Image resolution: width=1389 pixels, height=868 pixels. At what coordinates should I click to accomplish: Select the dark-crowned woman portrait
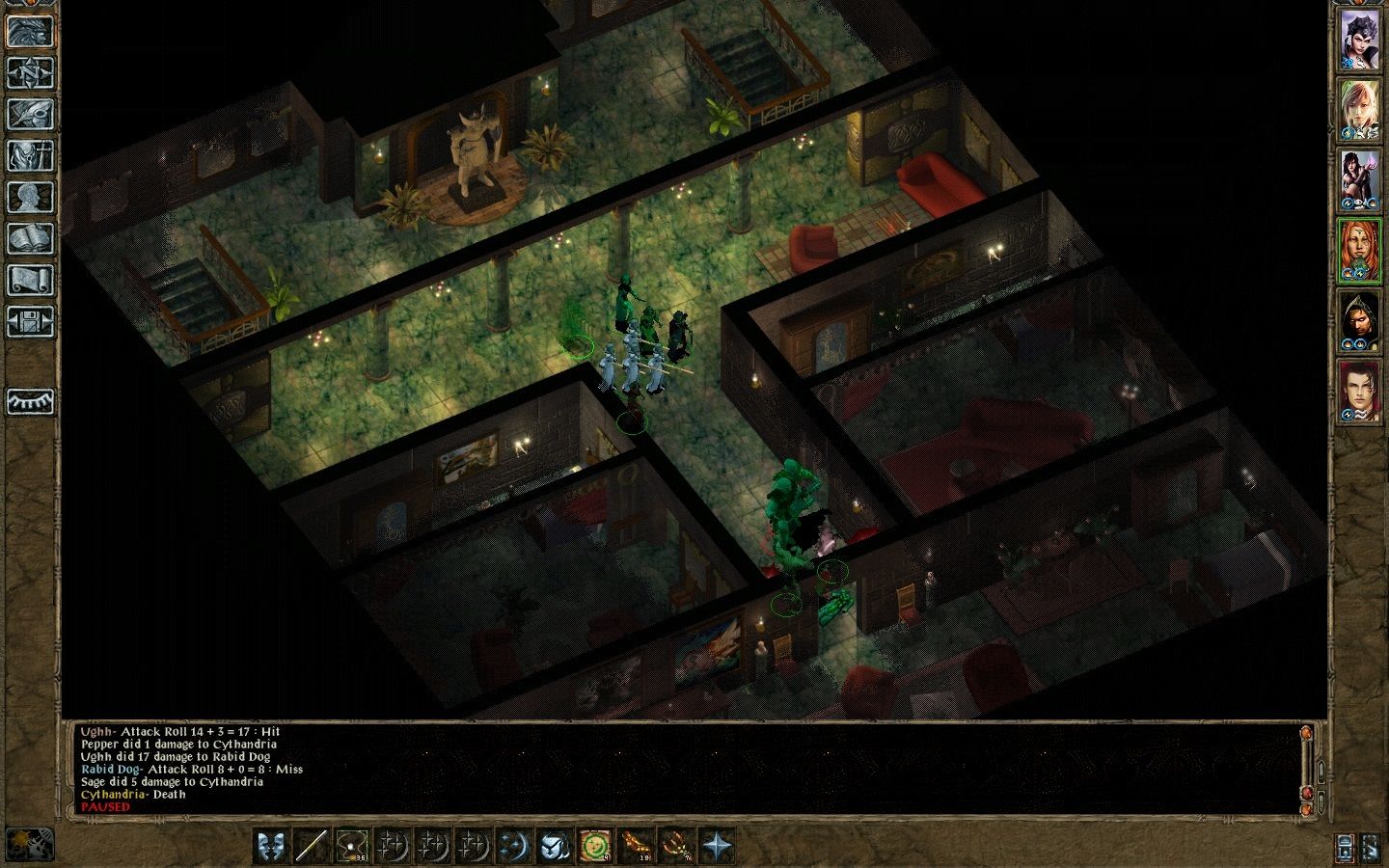coord(1358,41)
